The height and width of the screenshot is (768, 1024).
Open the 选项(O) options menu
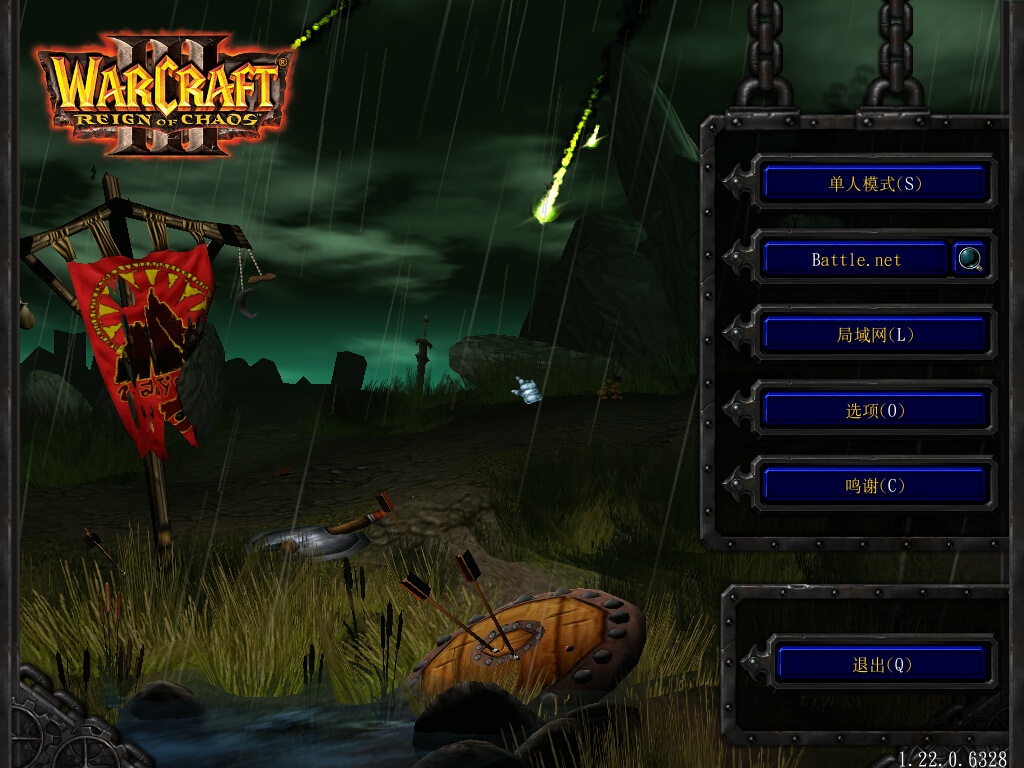tap(875, 410)
